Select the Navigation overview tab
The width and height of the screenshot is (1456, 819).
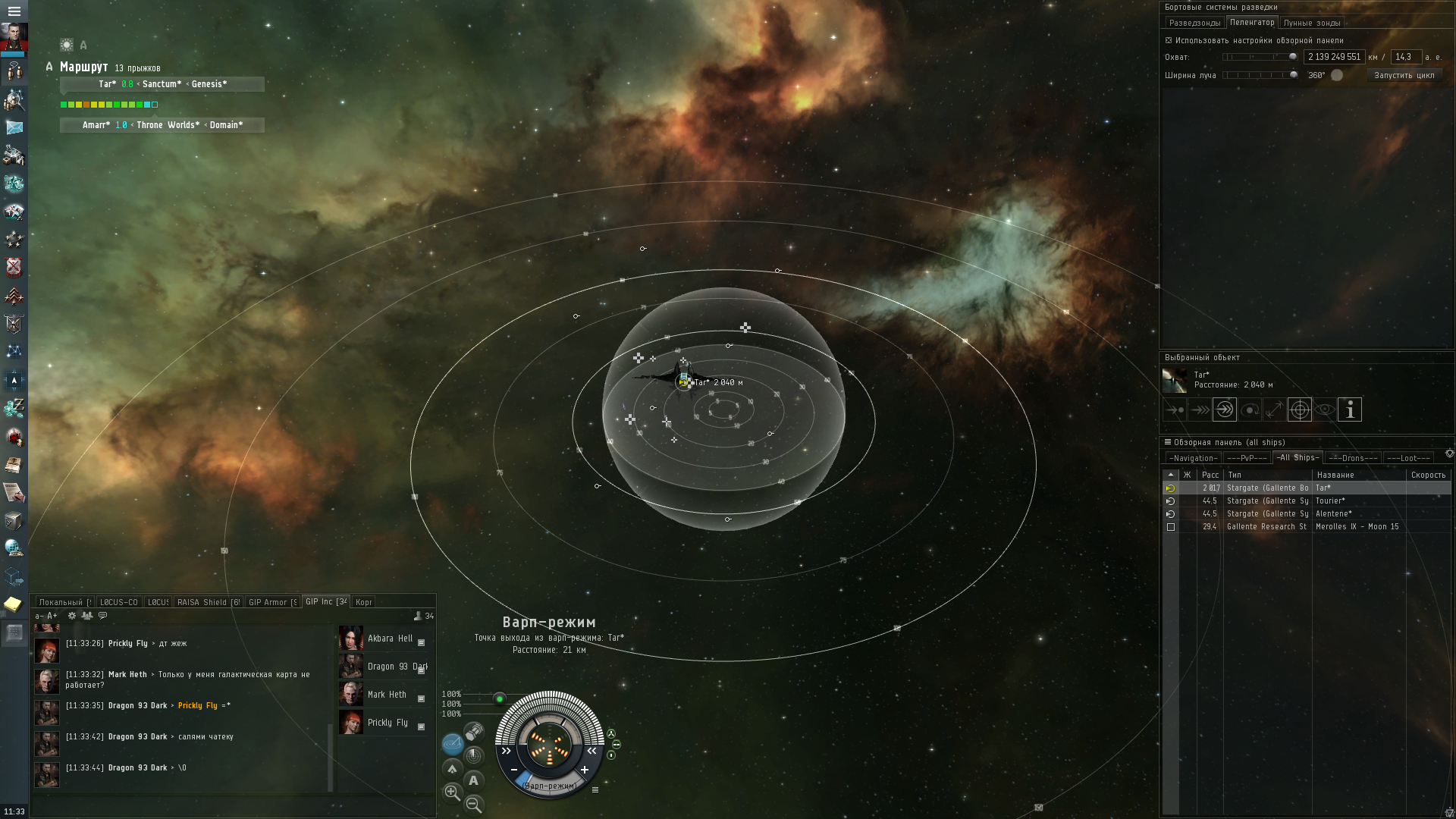coord(1193,458)
